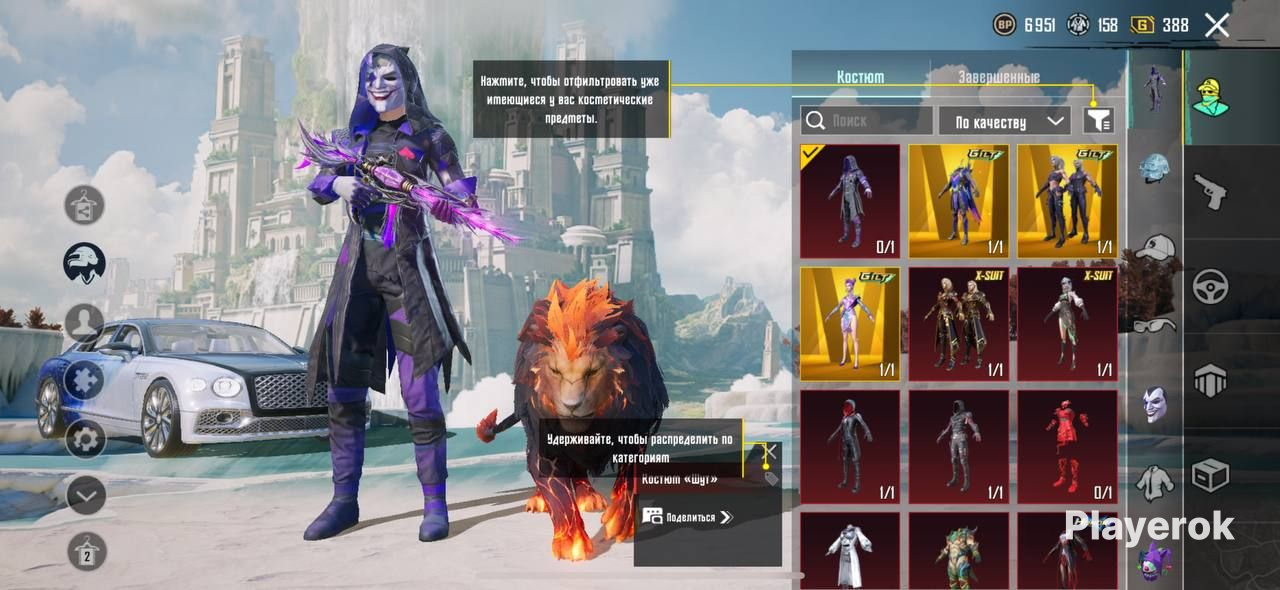The image size is (1280, 590).
Task: Select wardrobe preset number 2
Action: coord(87,552)
